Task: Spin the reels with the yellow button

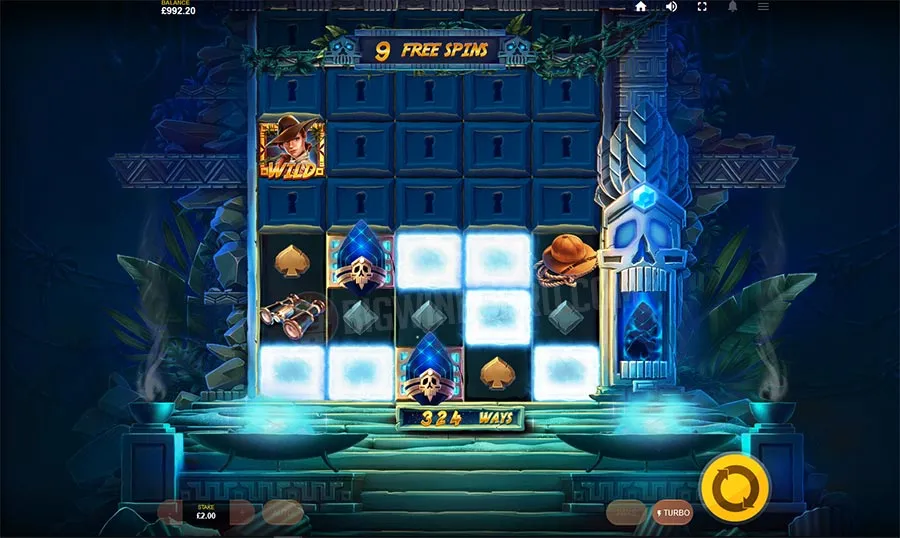Action: point(735,488)
